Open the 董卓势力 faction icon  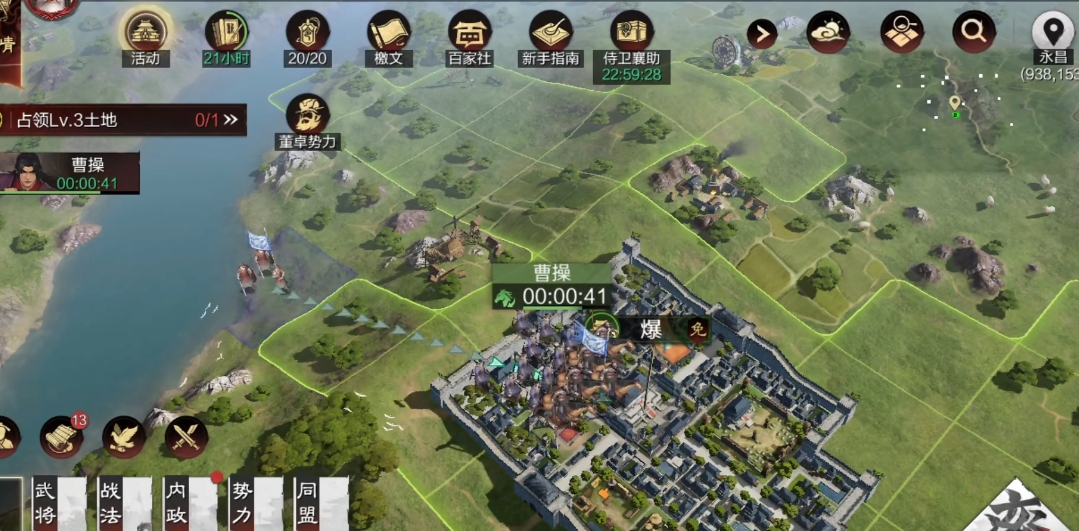tap(308, 116)
